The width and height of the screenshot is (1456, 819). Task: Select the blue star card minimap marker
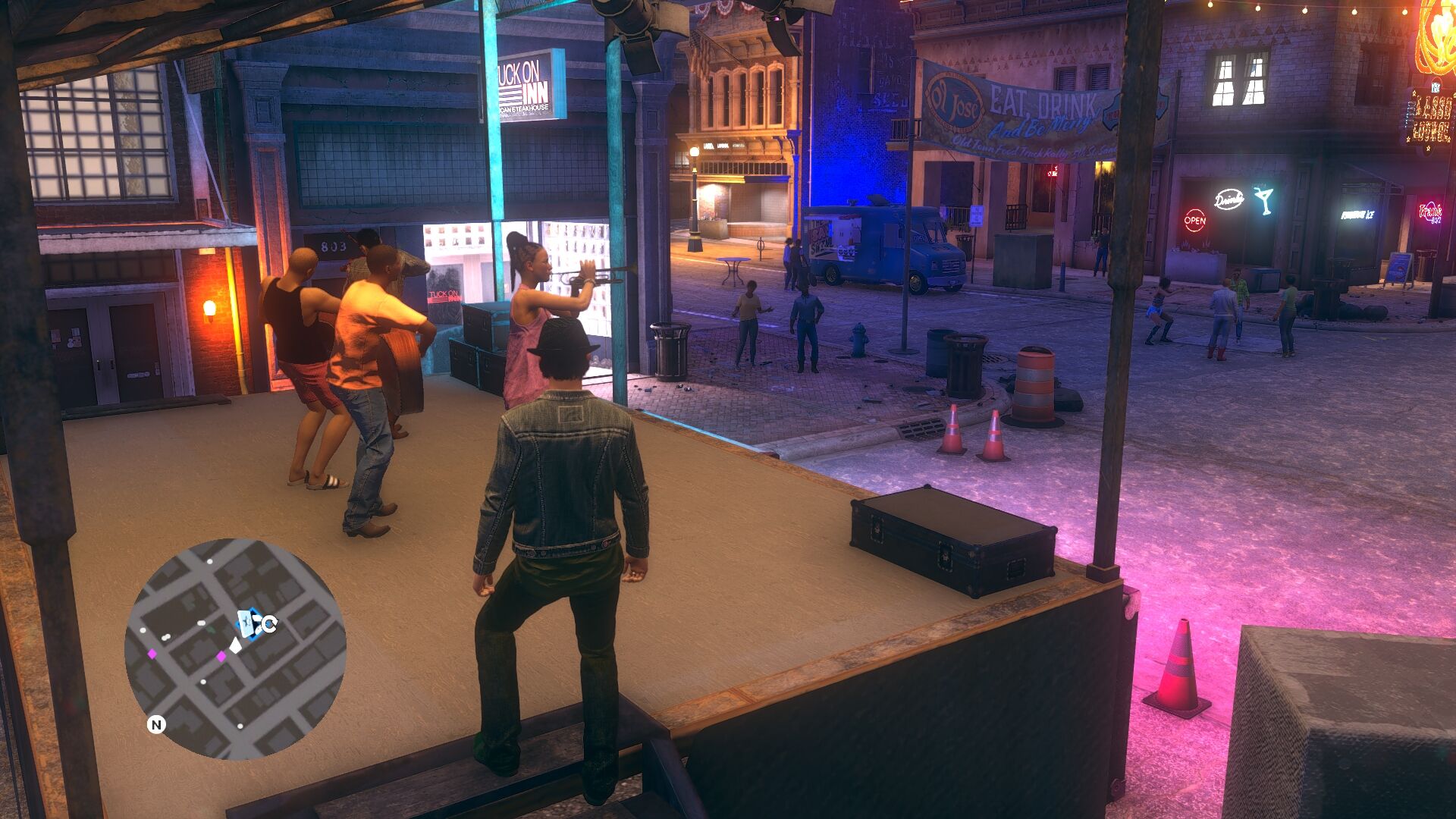247,623
